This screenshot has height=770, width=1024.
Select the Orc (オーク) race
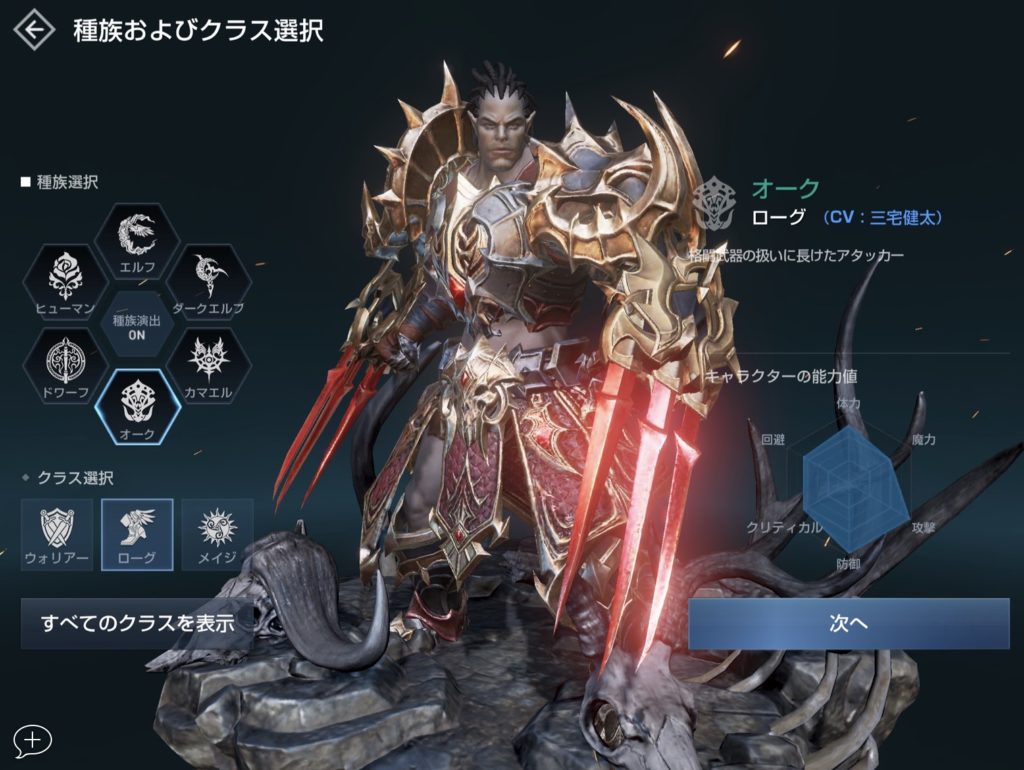point(137,407)
